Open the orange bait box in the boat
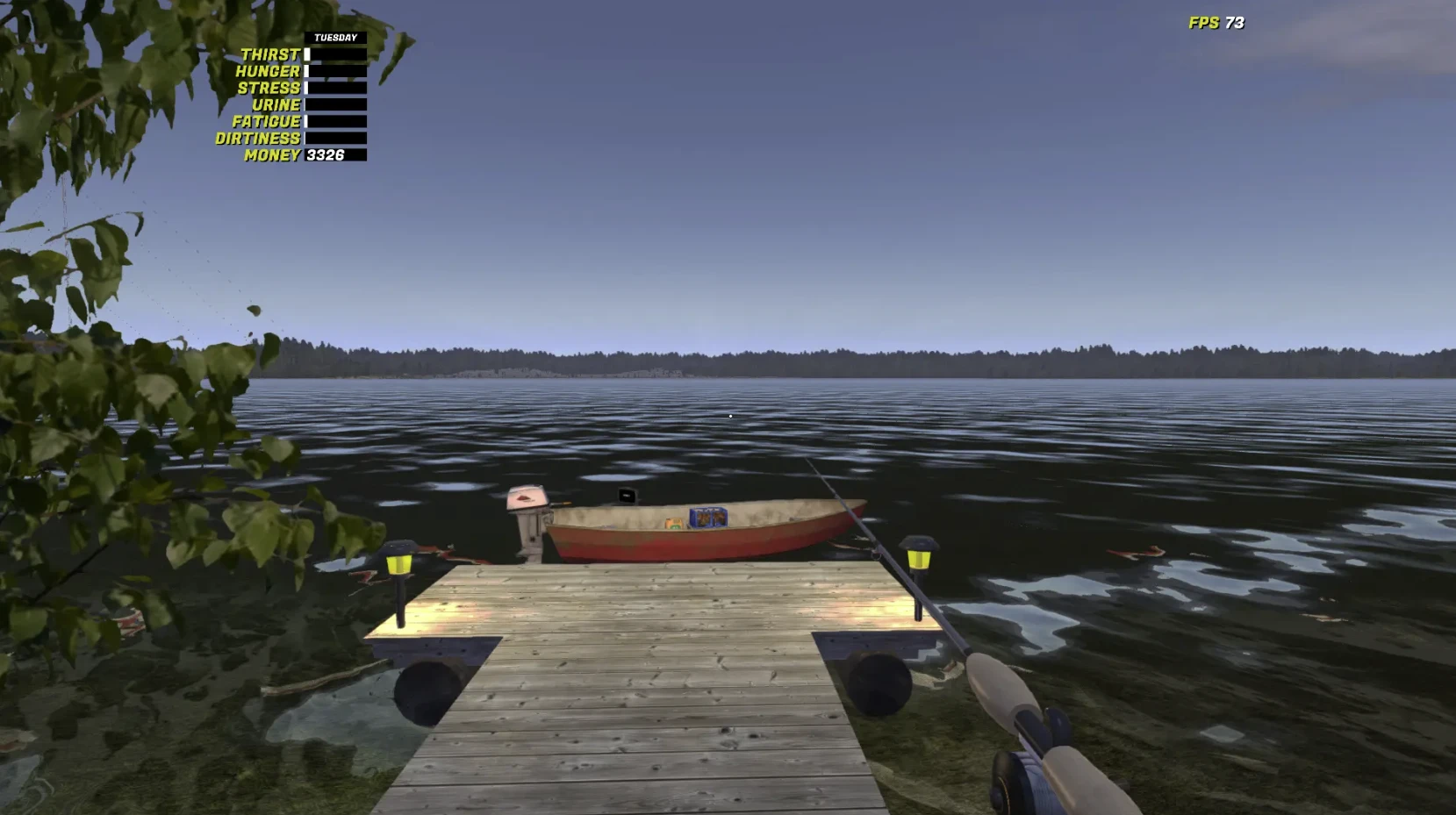The width and height of the screenshot is (1456, 815). (674, 524)
